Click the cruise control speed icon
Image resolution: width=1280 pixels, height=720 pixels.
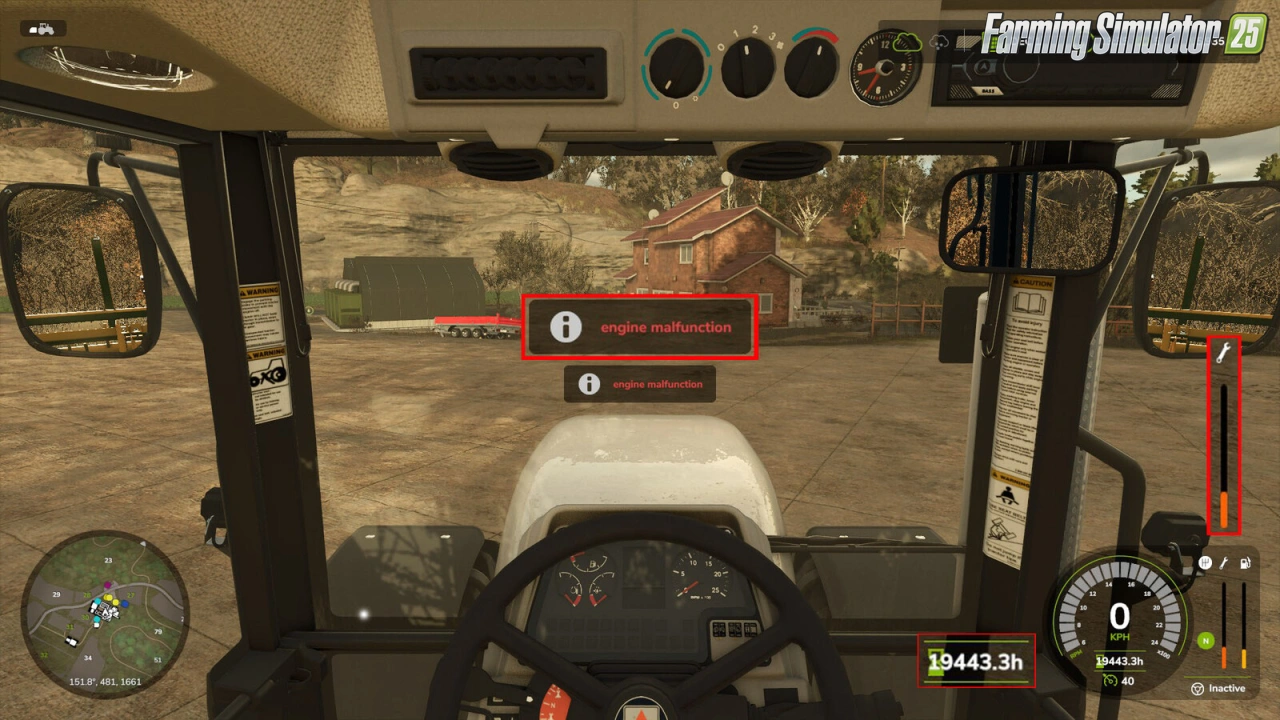pos(1109,680)
